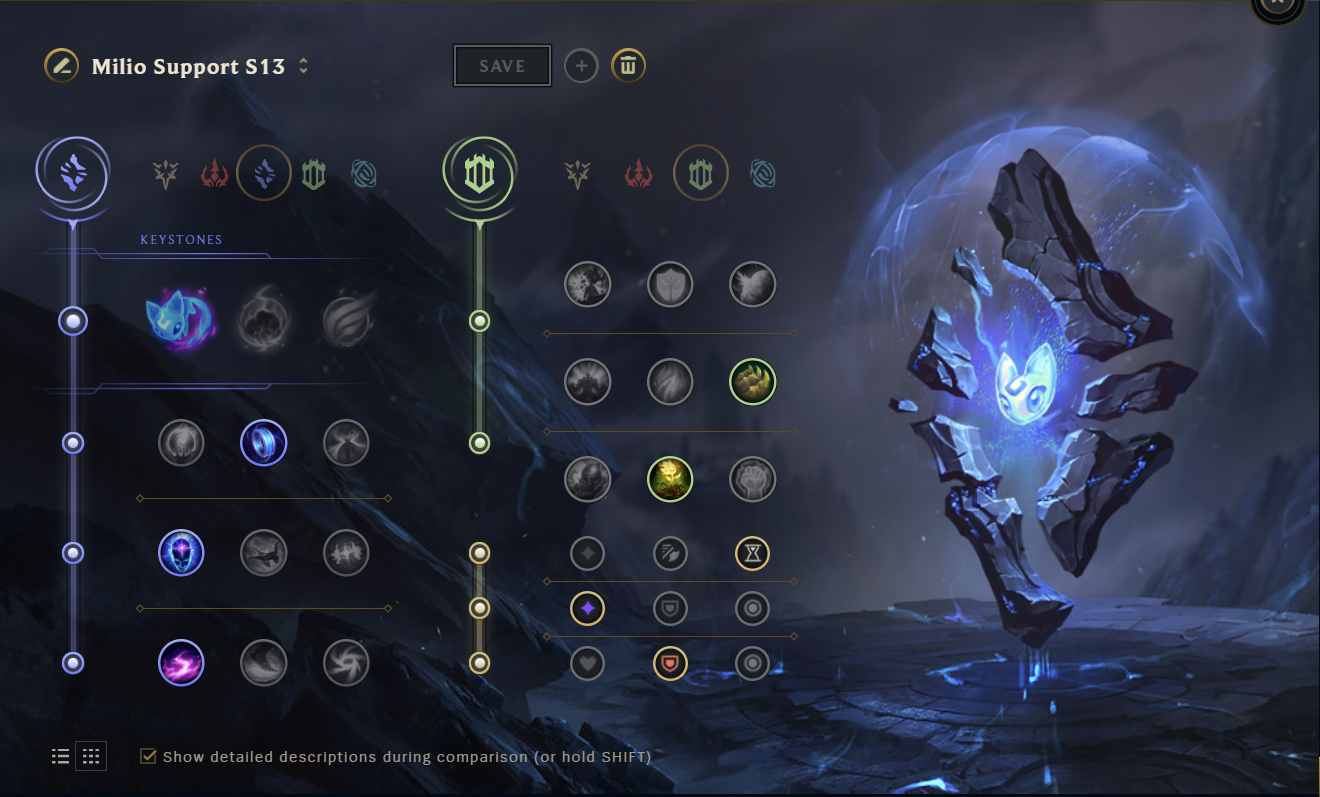Screen dimensions: 1320x797
Task: Switch to grid view layout
Action: (91, 756)
